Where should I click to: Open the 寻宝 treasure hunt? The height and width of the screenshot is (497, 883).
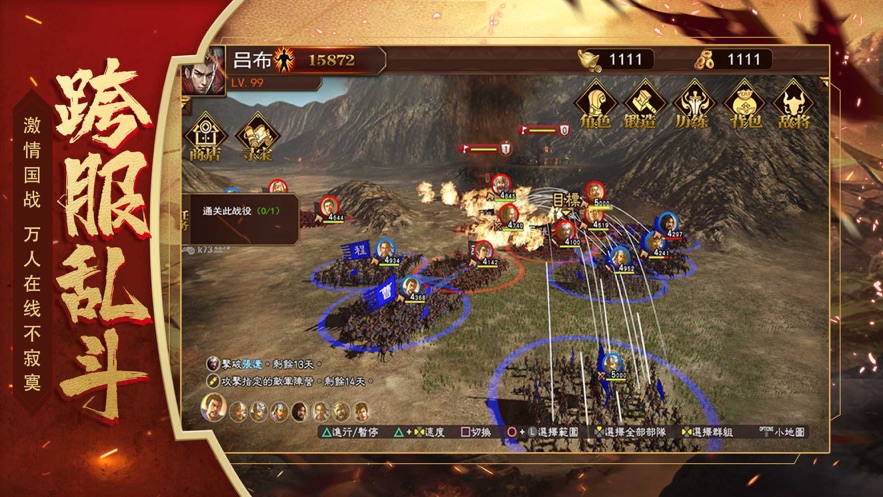257,137
